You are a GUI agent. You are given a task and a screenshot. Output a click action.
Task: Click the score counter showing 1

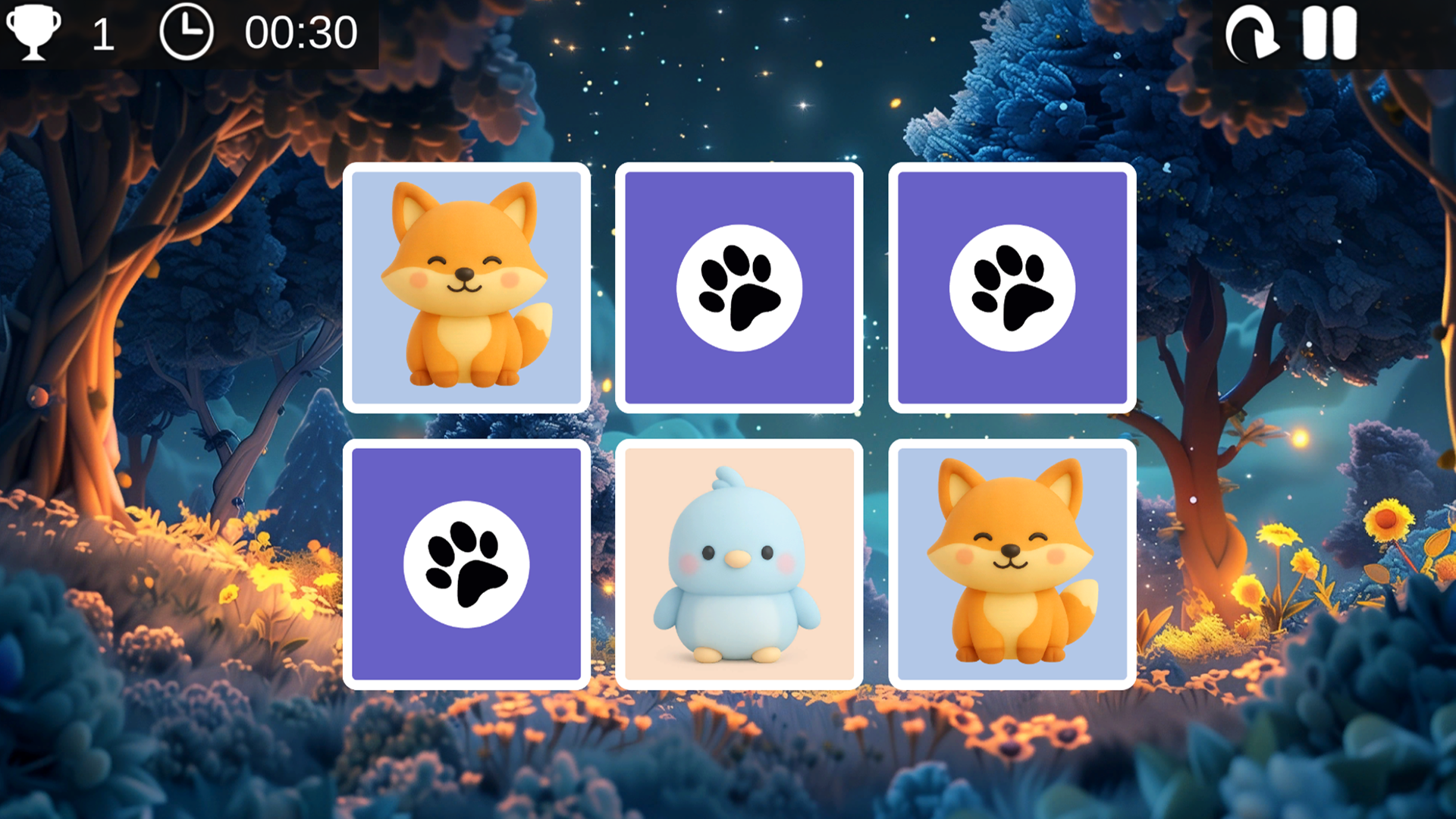point(101,33)
